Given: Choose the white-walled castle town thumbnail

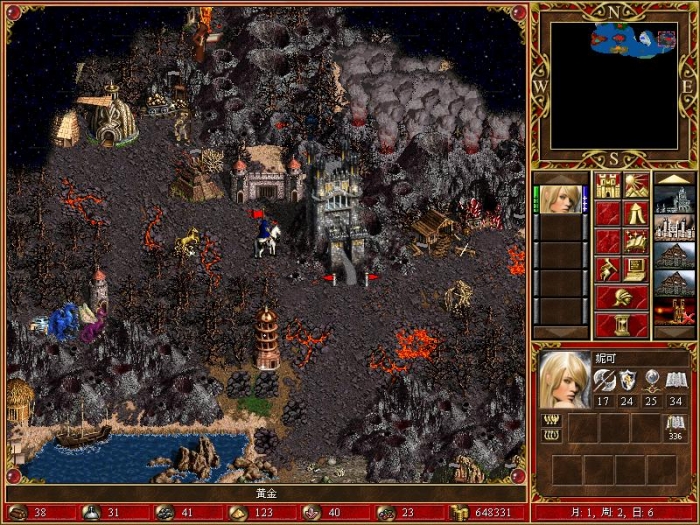Looking at the screenshot, I should (673, 227).
